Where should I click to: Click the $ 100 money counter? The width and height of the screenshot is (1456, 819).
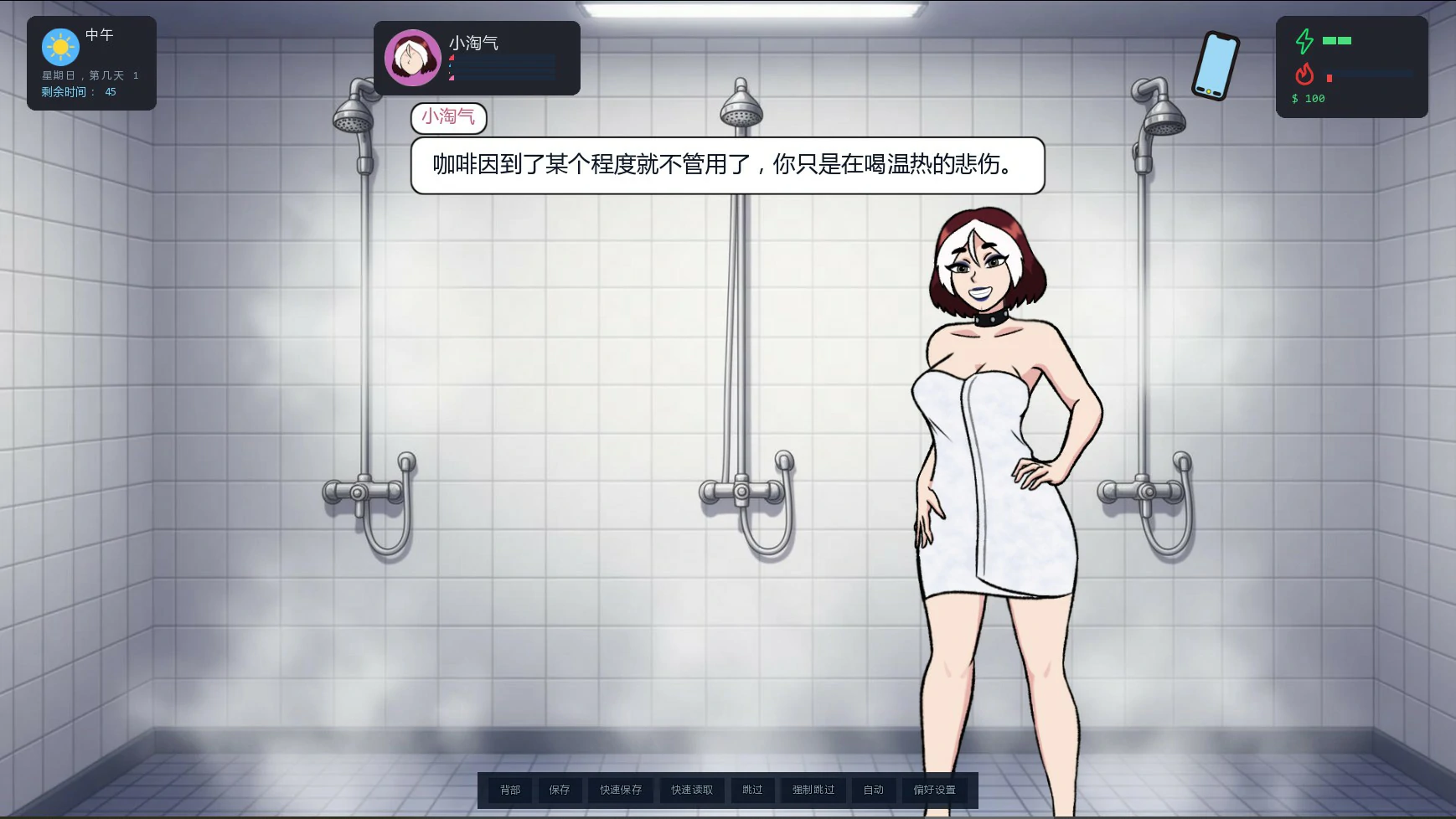coord(1309,98)
